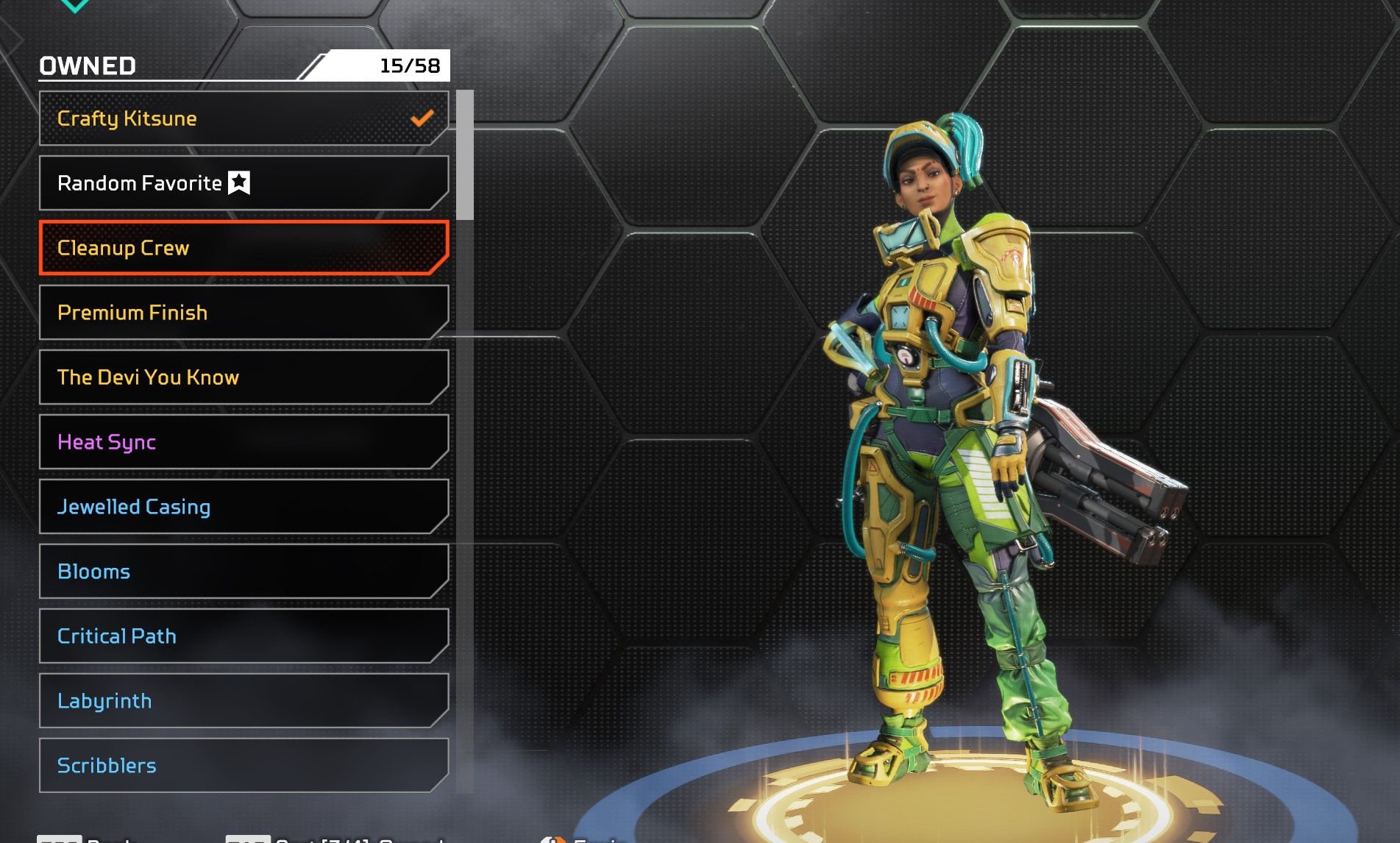Select the Crafty Kitsune skin
This screenshot has height=843, width=1400.
tap(243, 118)
